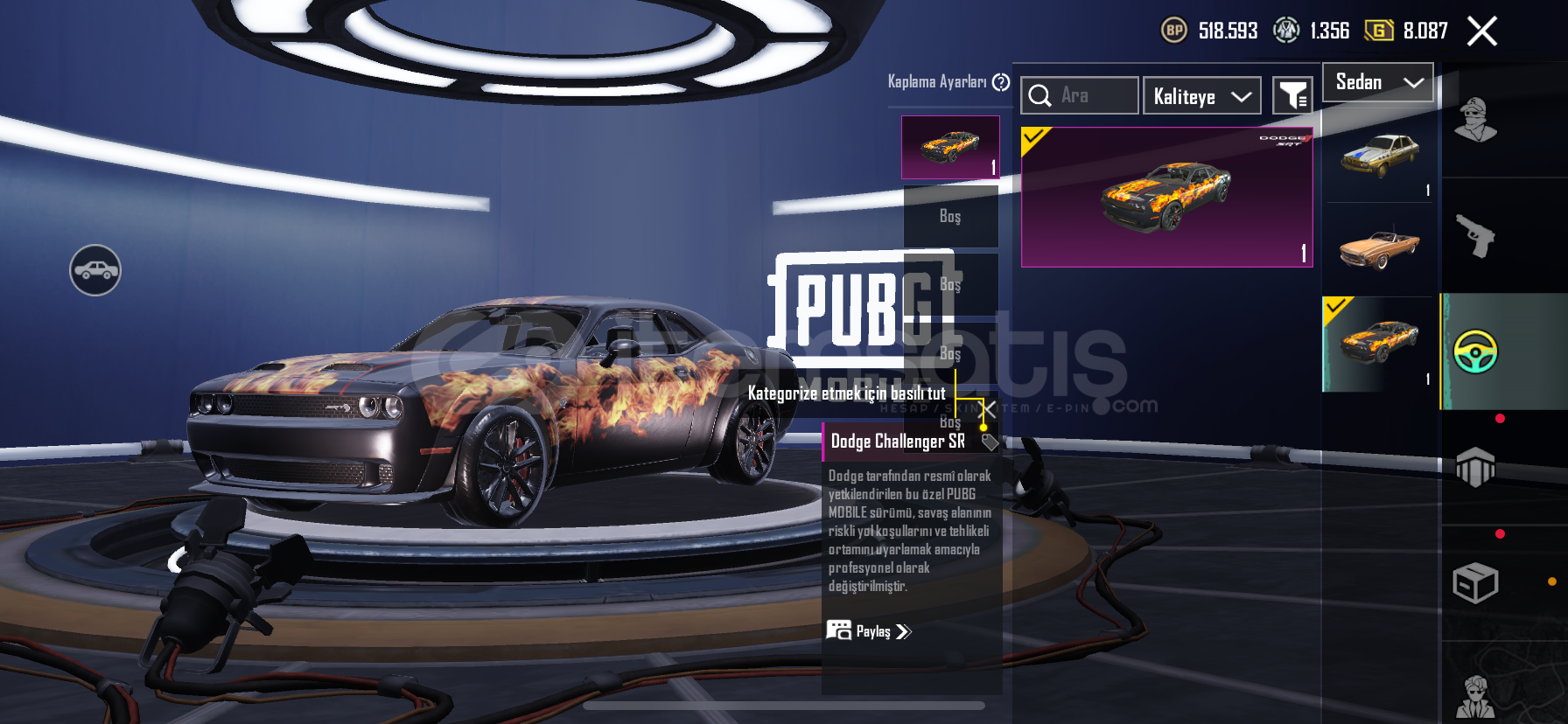Click the round car icon button

[x=95, y=270]
